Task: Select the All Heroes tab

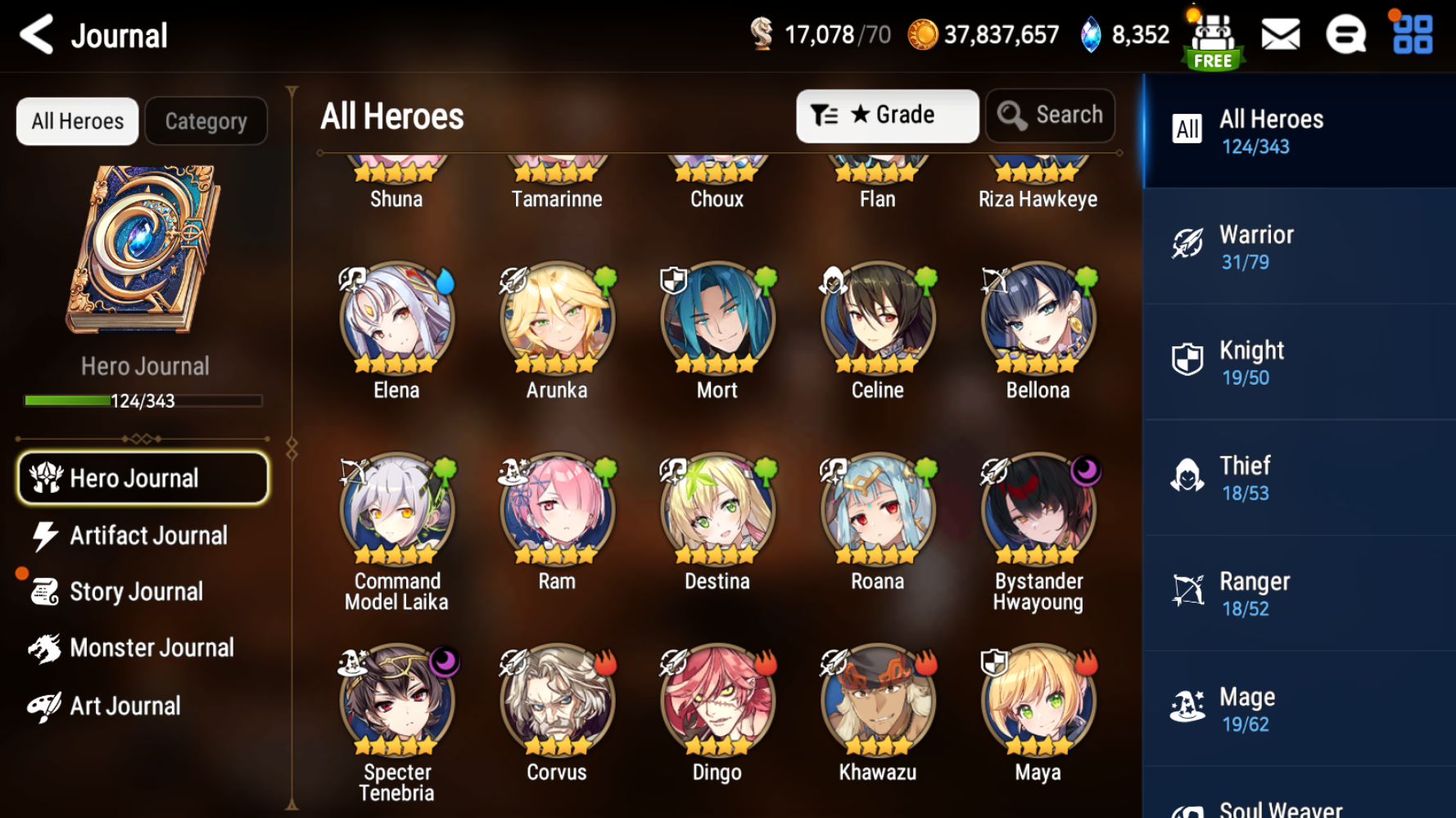Action: (78, 121)
